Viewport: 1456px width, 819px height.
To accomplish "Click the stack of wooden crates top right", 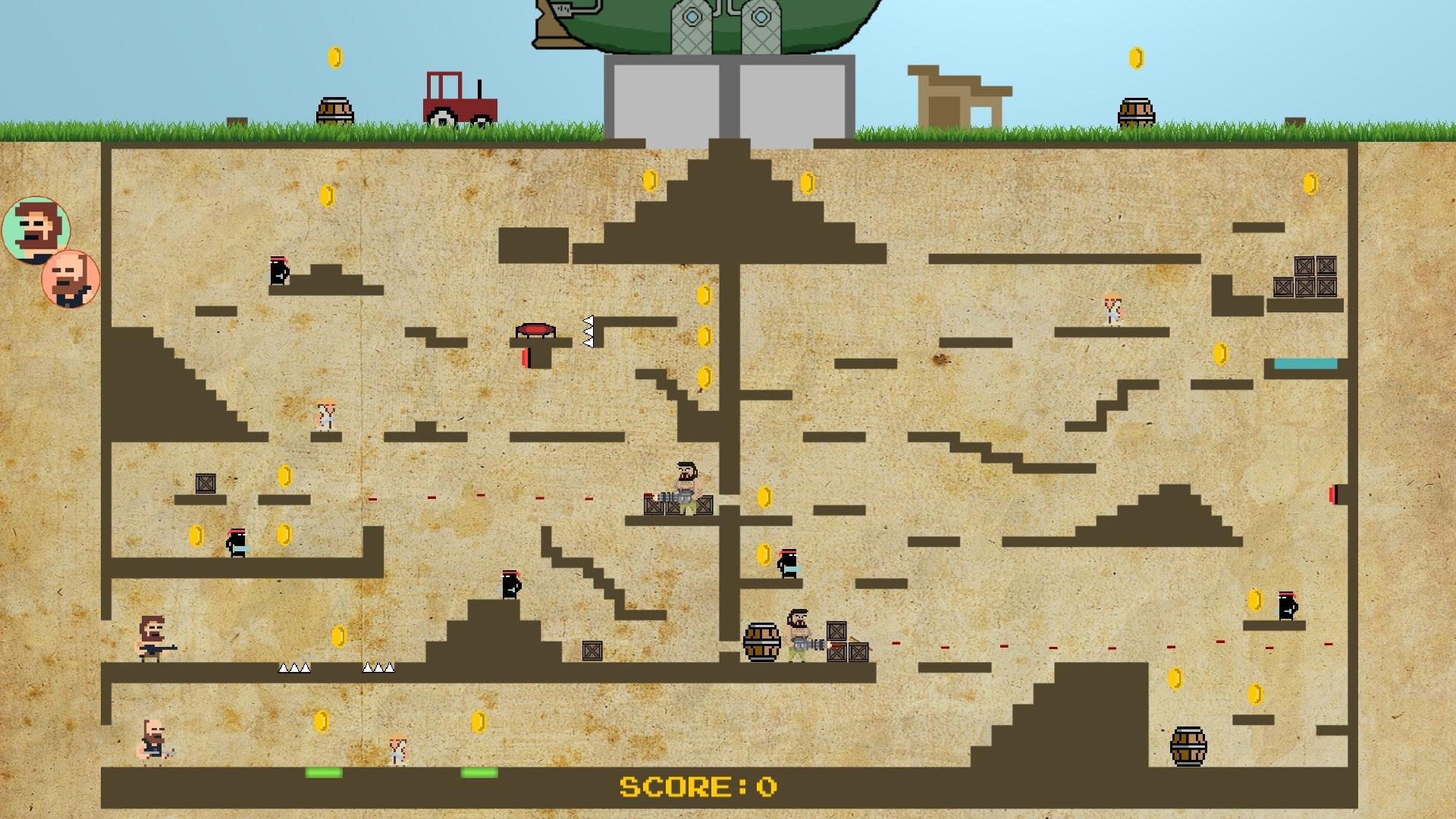I will click(1304, 277).
